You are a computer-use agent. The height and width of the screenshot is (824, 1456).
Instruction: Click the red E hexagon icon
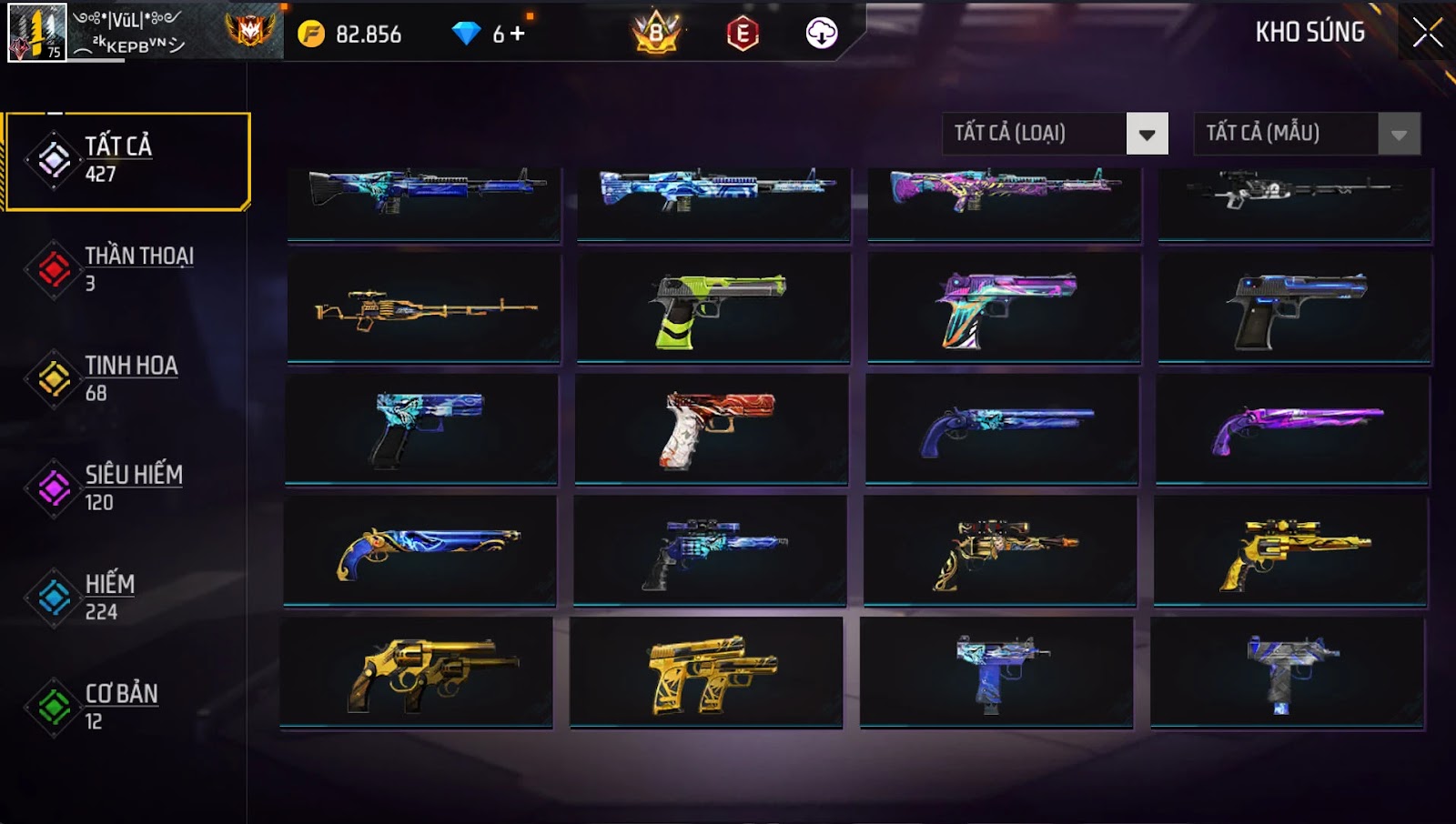point(743,34)
